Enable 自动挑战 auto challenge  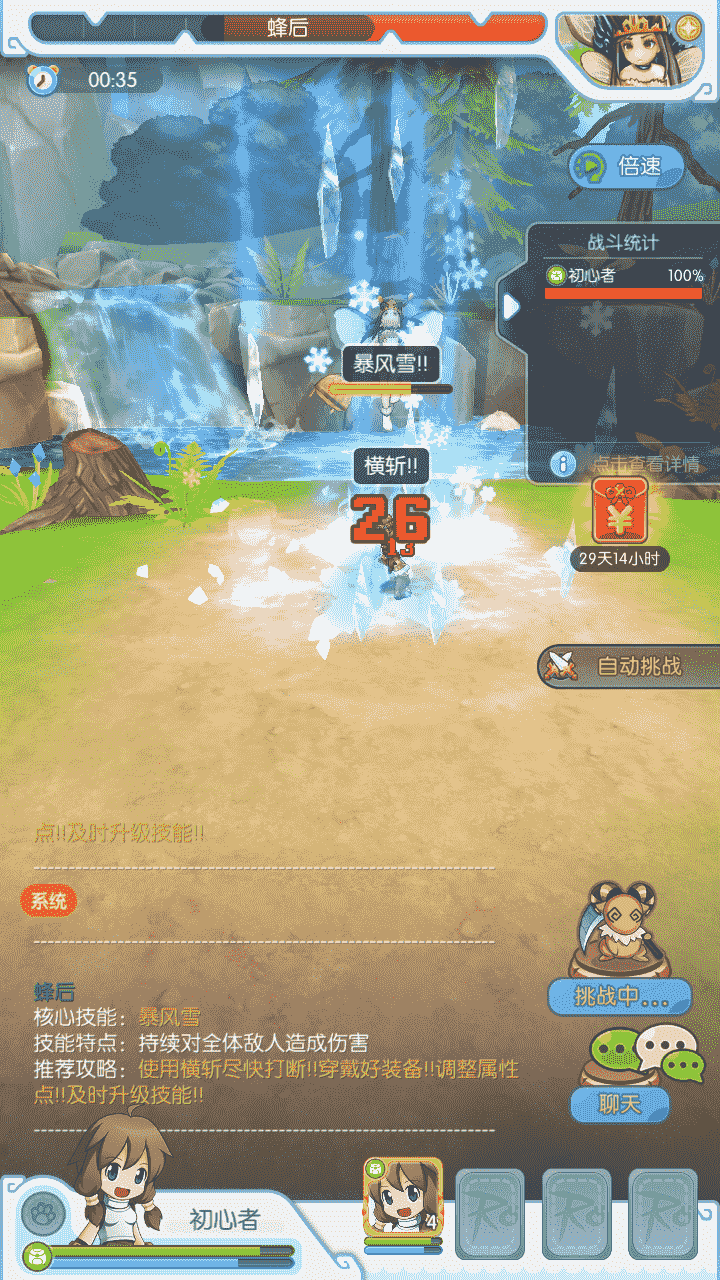(630, 666)
